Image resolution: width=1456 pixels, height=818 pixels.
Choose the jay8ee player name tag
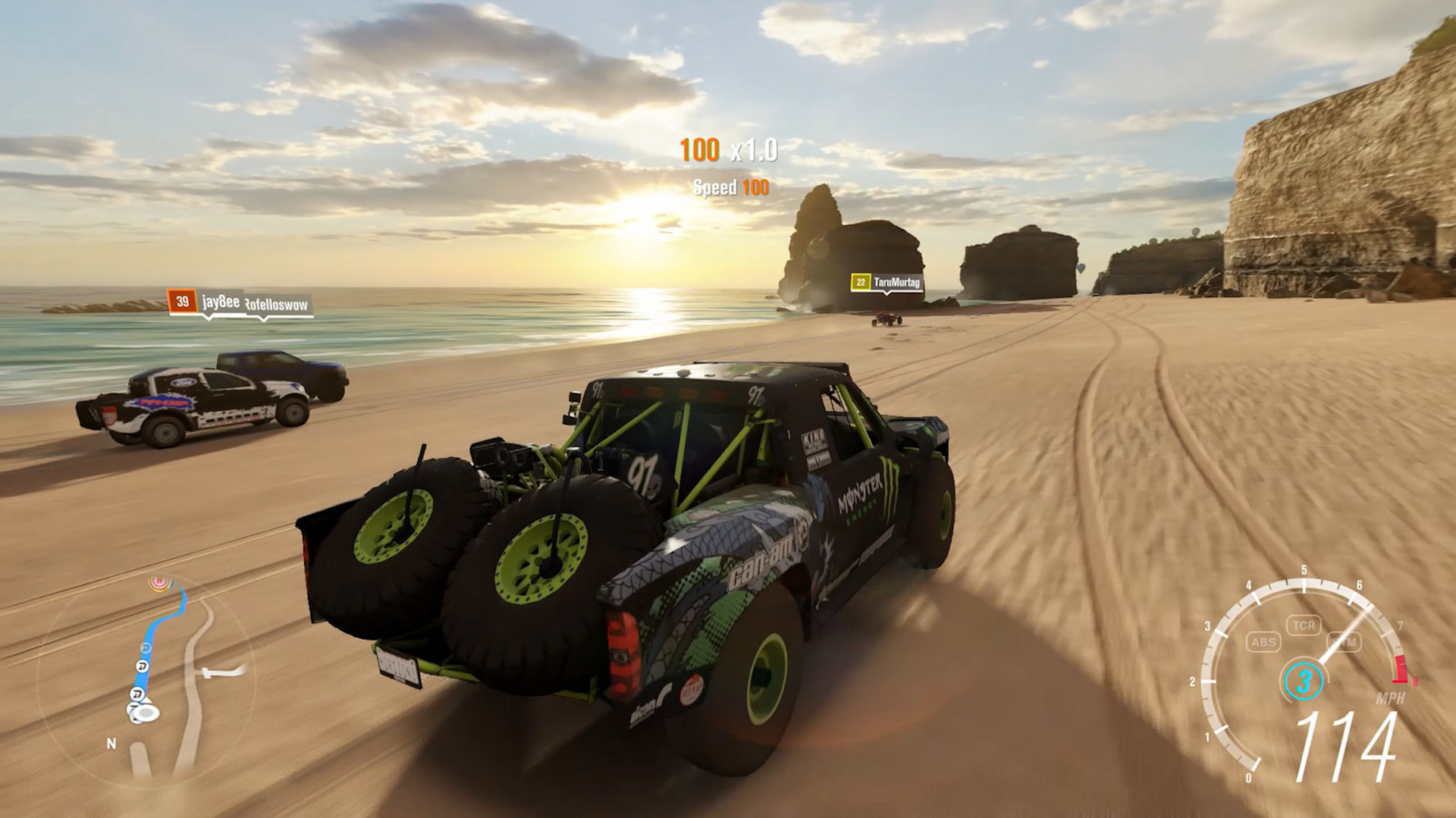pyautogui.click(x=221, y=302)
